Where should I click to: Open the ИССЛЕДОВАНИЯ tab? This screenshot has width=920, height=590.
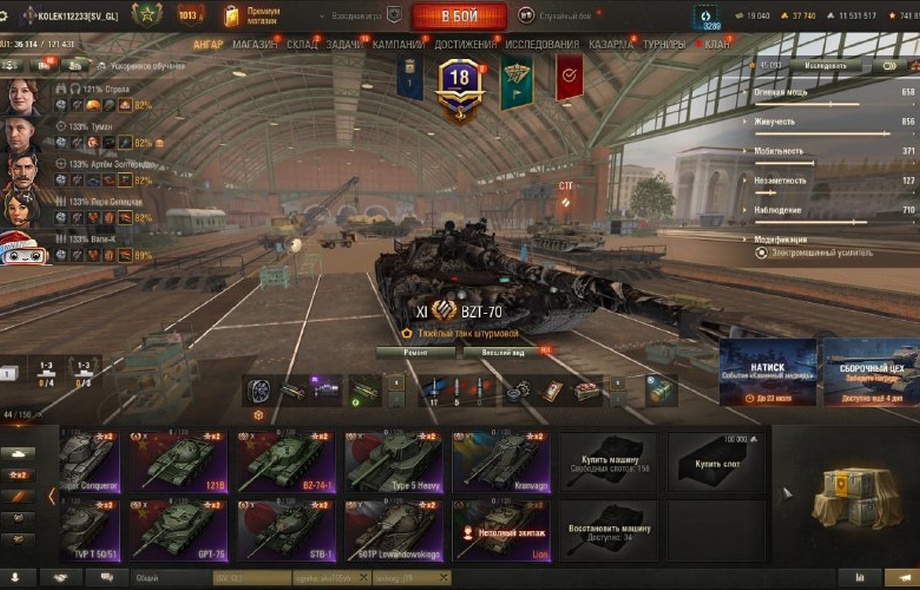click(x=542, y=45)
